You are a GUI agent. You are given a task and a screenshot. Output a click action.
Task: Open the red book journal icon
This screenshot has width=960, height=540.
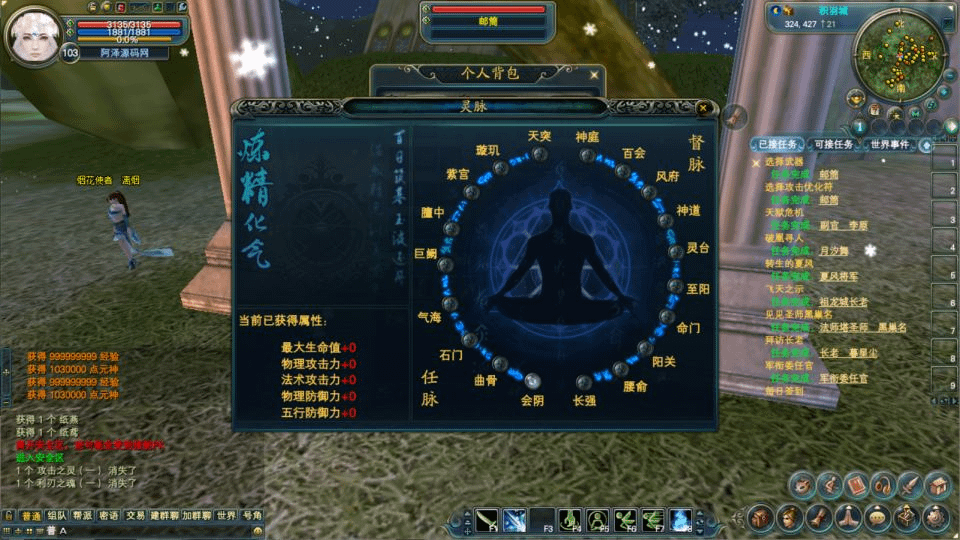[855, 486]
